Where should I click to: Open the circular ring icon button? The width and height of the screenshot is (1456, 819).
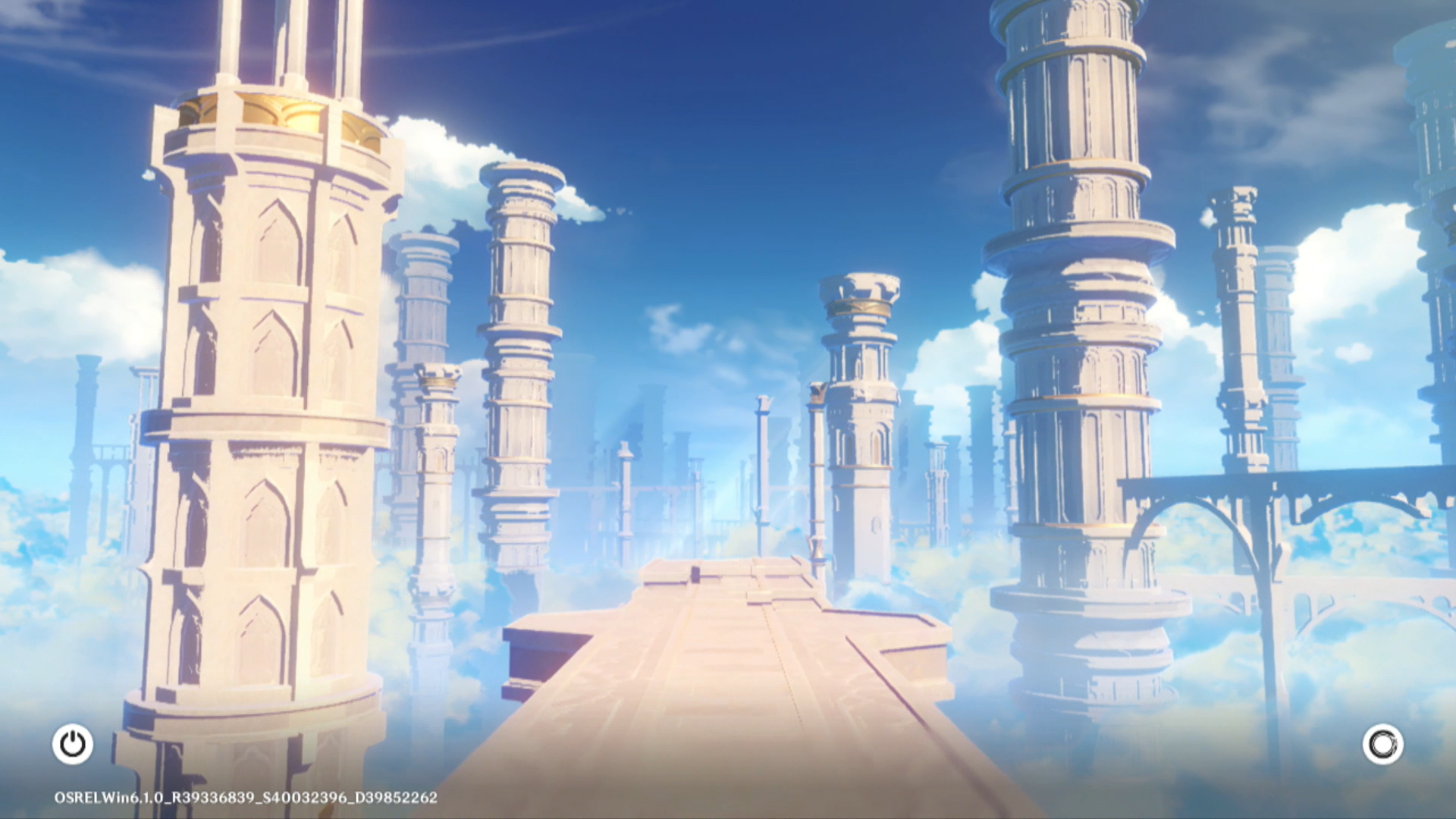(x=1382, y=744)
